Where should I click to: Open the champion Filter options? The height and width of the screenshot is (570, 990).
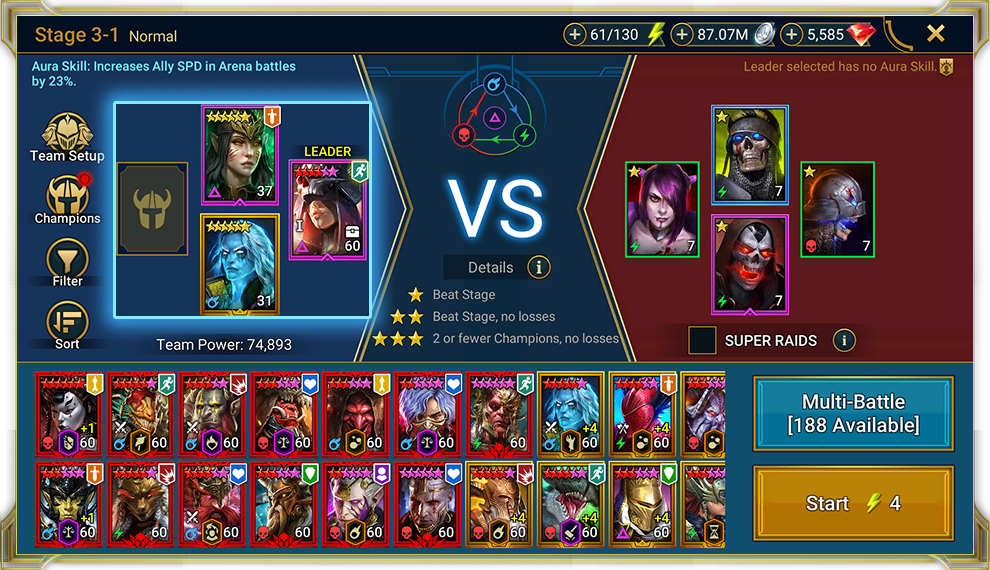(67, 262)
